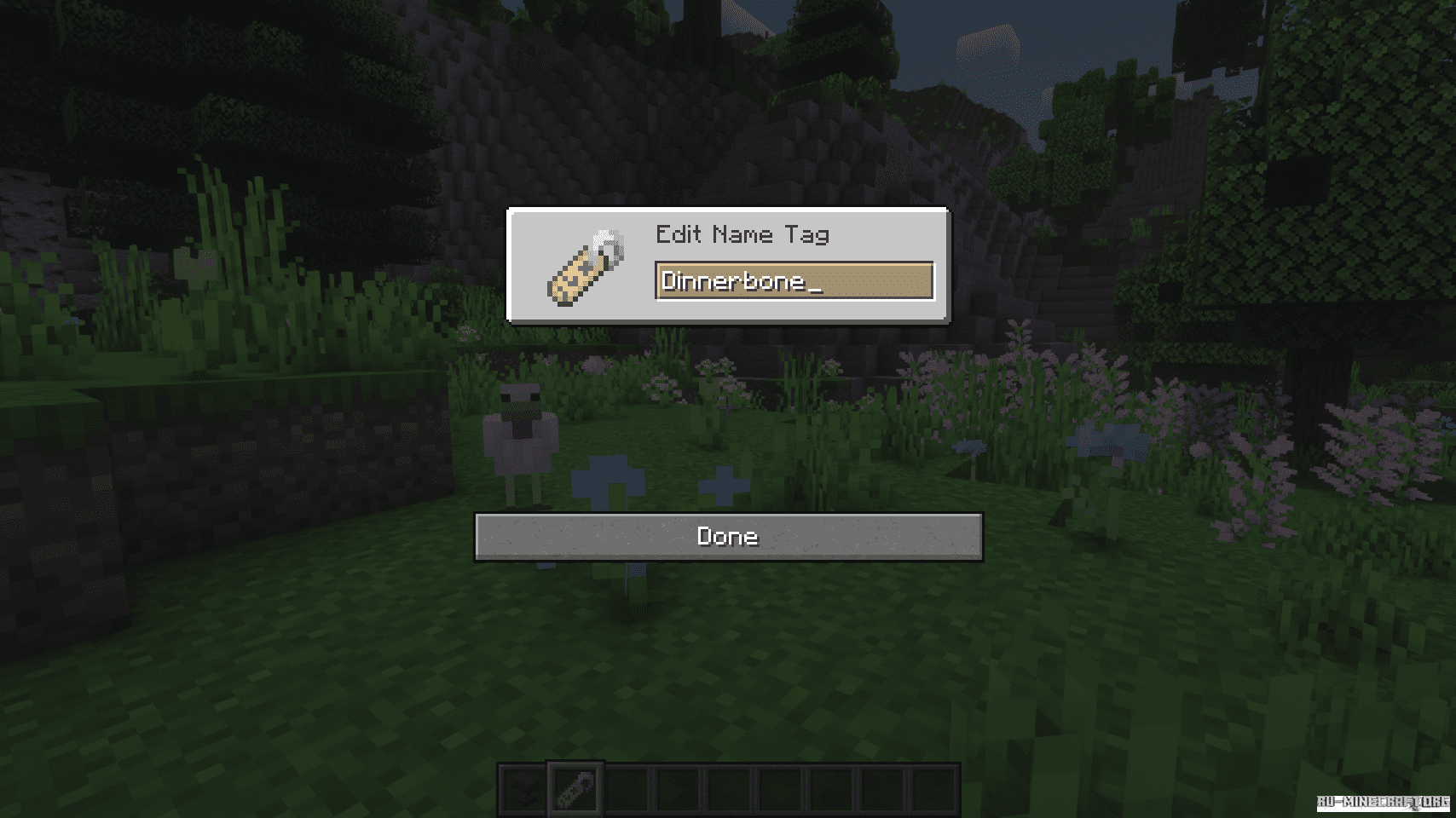
Task: Confirm the name with the Done button
Action: tap(728, 537)
